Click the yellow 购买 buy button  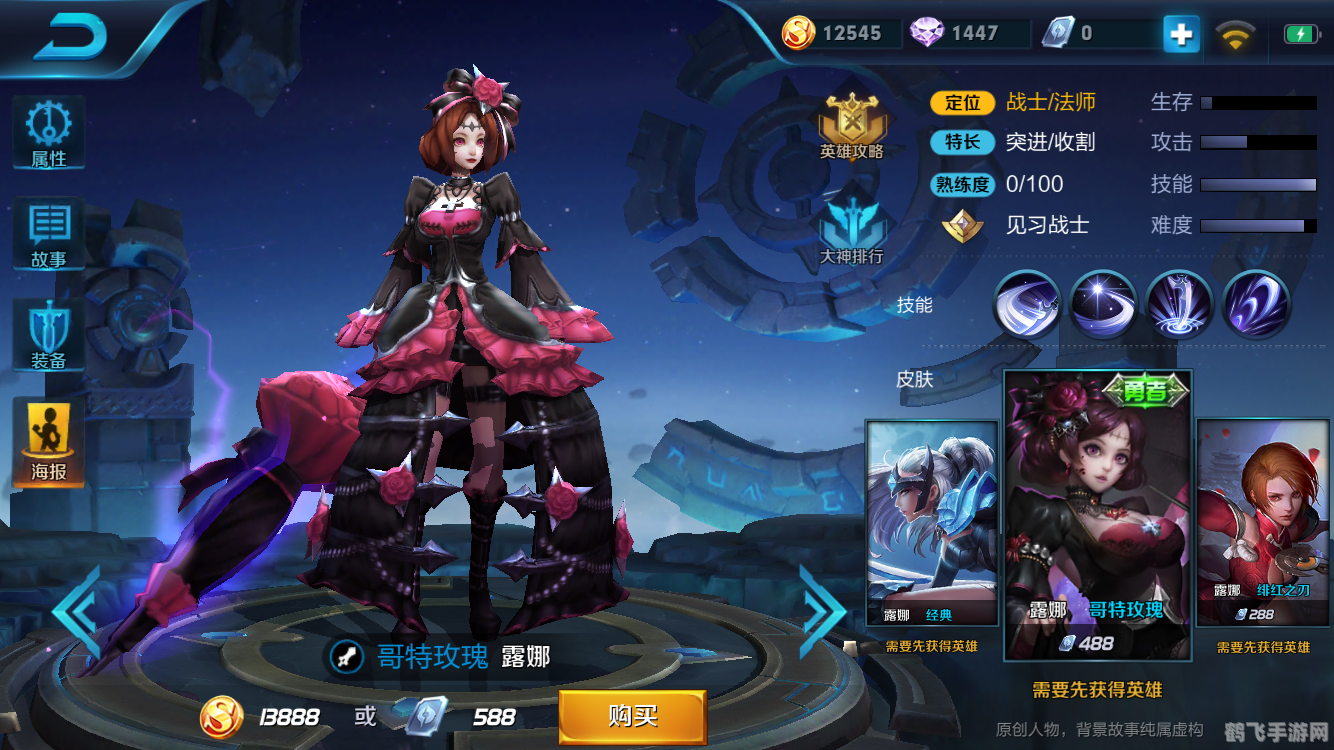(632, 716)
